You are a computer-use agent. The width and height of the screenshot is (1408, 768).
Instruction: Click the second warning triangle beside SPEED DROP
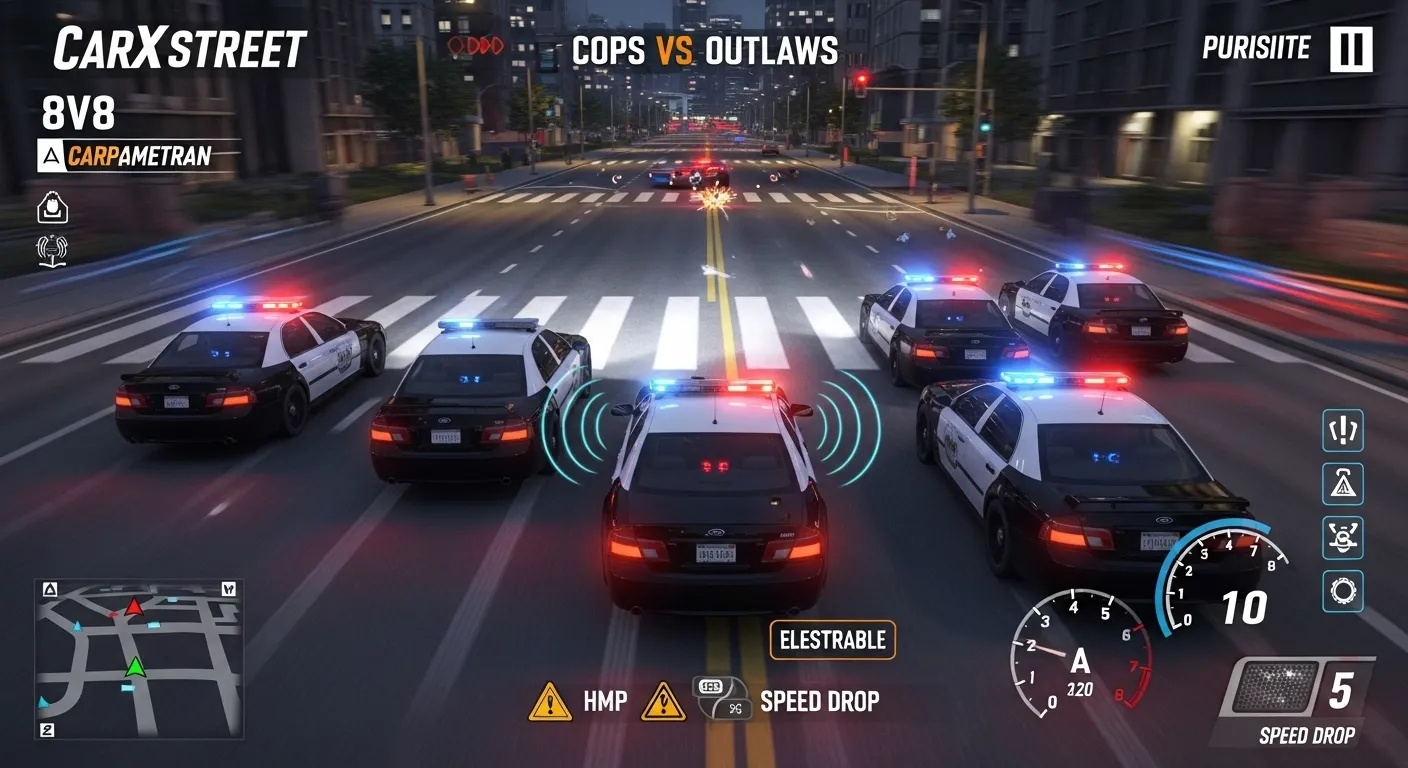click(x=661, y=701)
